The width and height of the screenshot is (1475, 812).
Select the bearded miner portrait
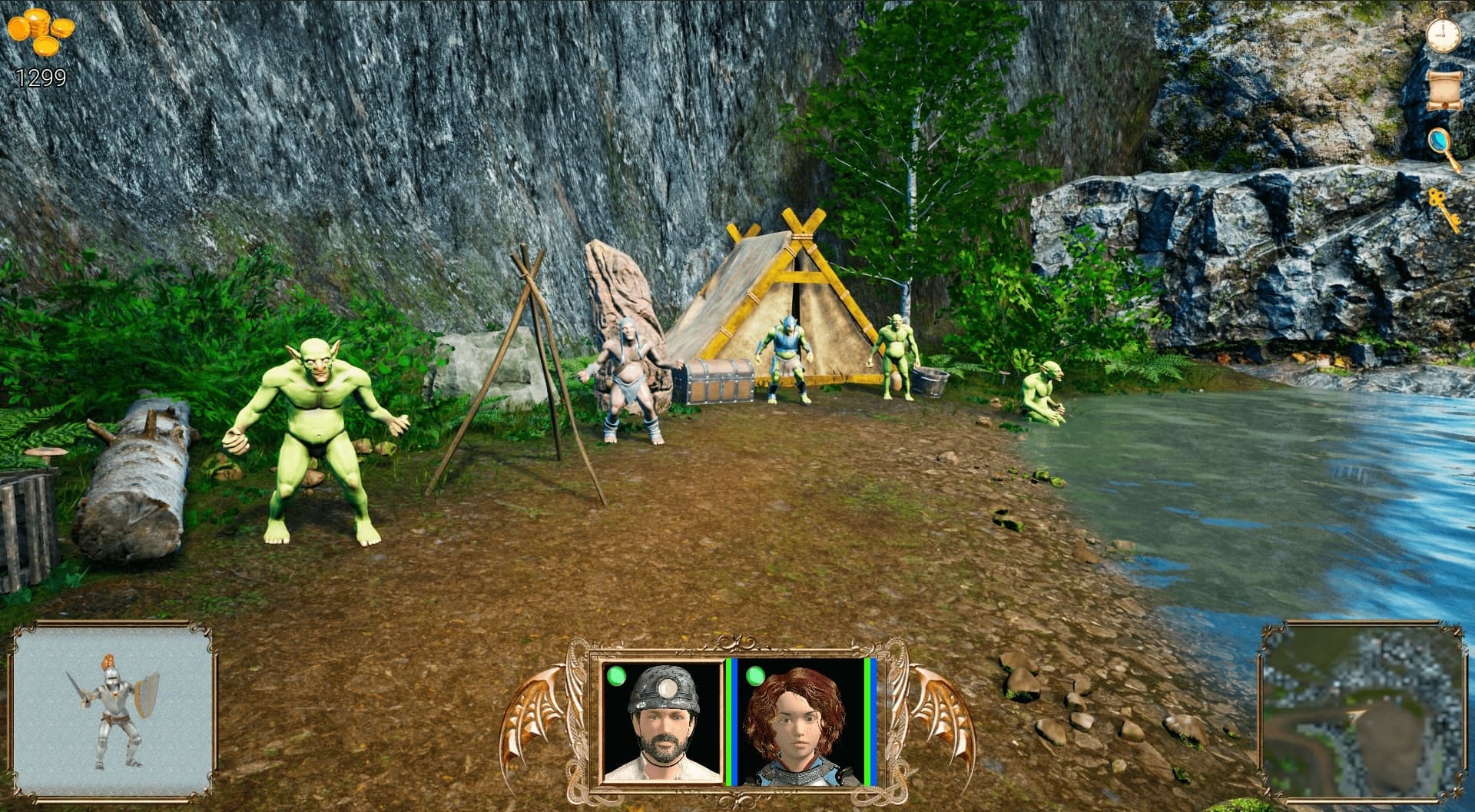(x=663, y=722)
